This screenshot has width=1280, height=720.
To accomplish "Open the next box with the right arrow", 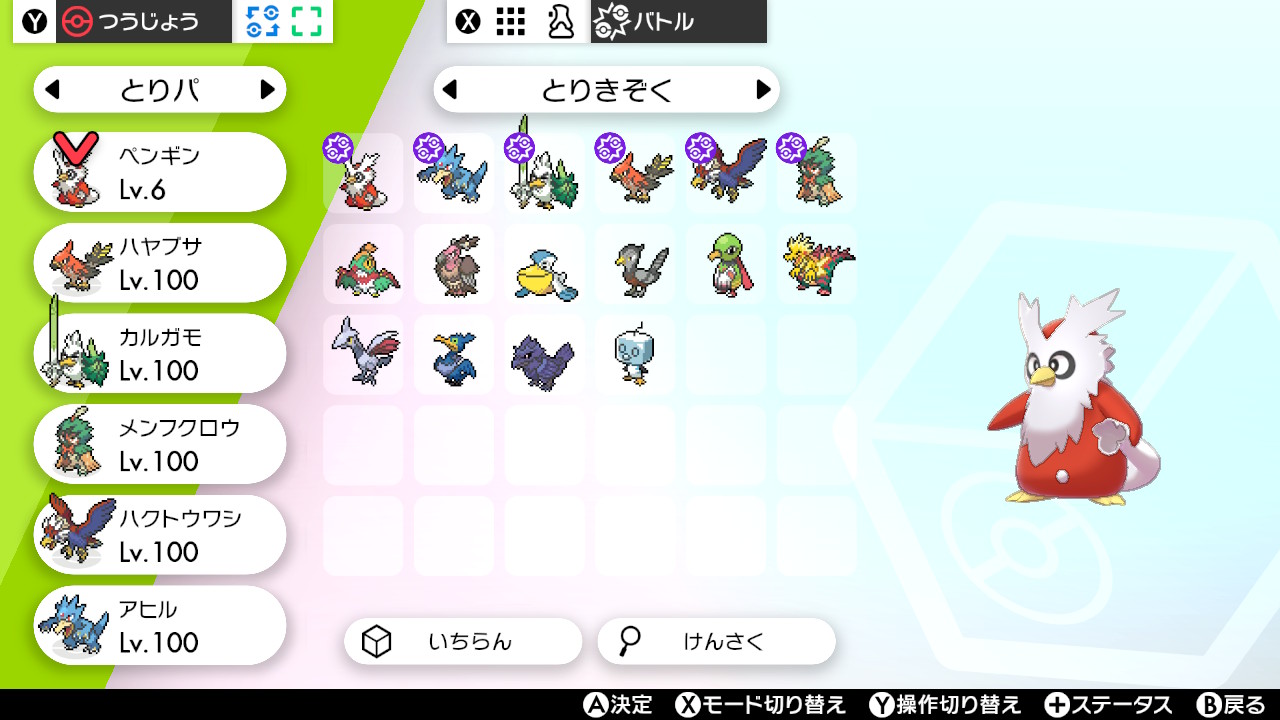I will coord(763,90).
